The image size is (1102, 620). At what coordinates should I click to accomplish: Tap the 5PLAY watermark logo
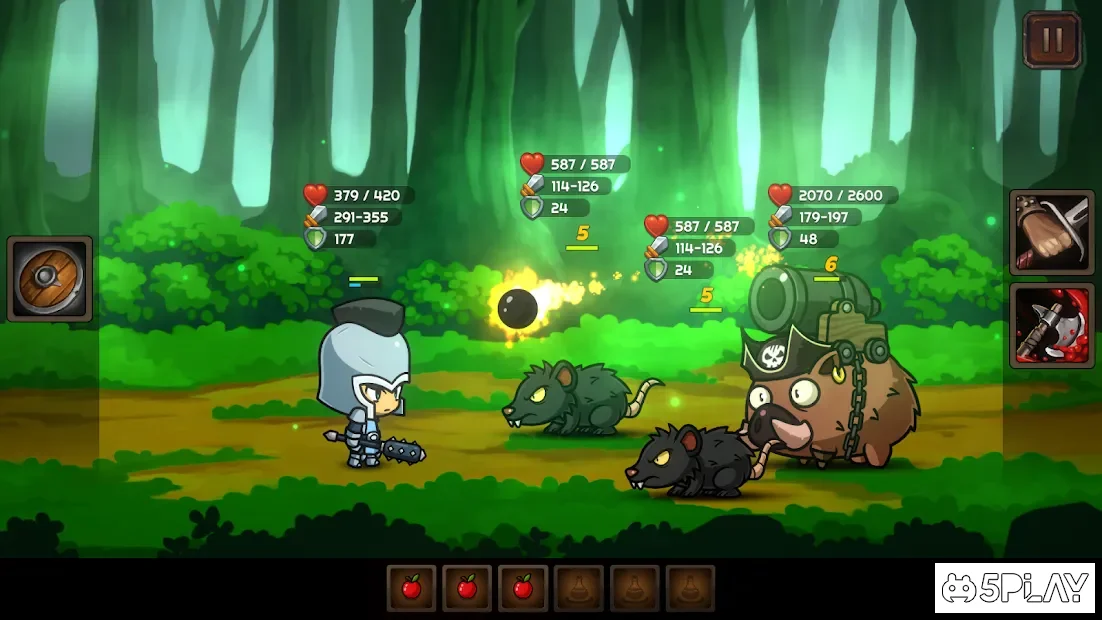pos(1015,588)
